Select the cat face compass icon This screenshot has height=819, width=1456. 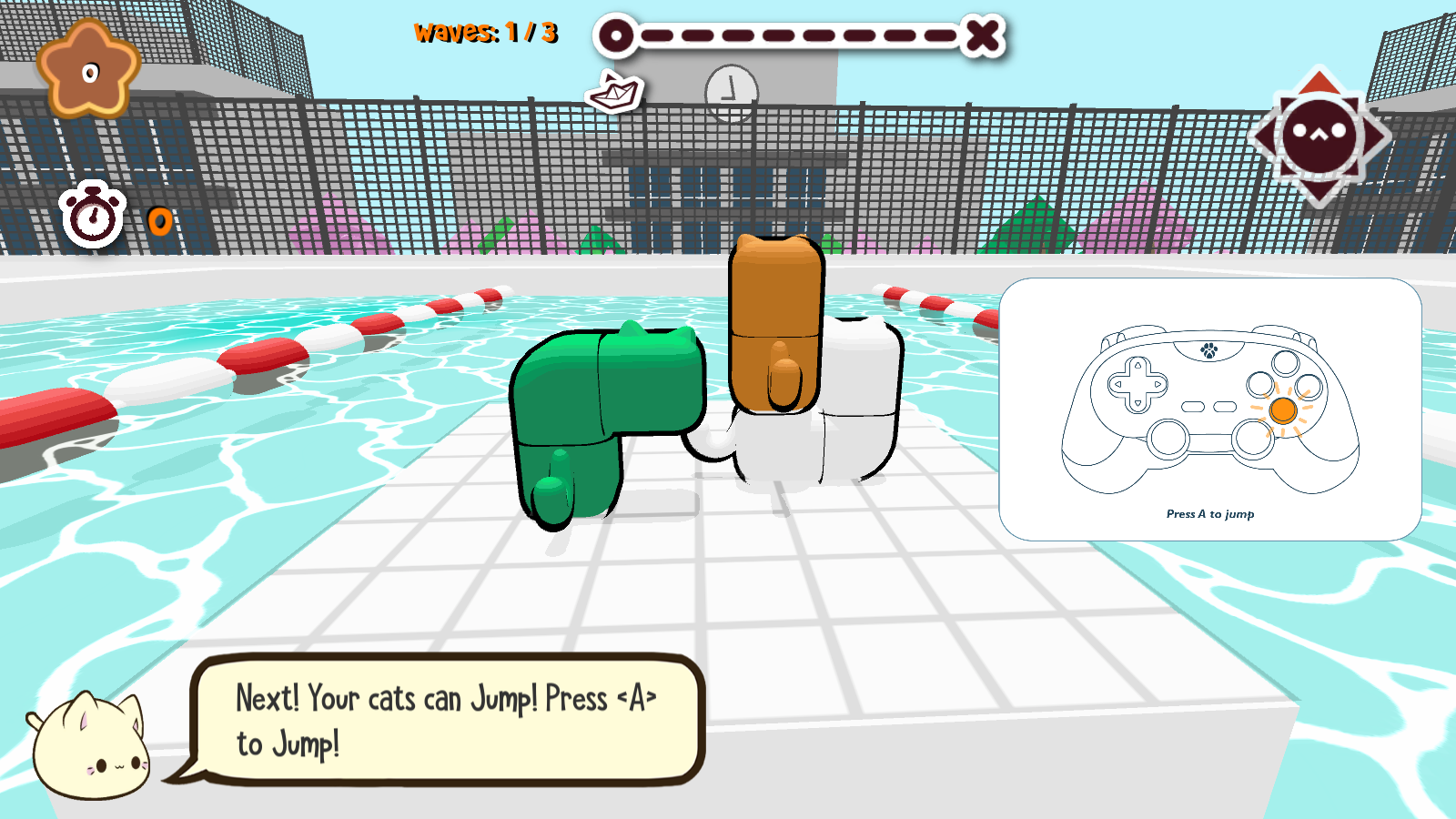(x=1319, y=136)
